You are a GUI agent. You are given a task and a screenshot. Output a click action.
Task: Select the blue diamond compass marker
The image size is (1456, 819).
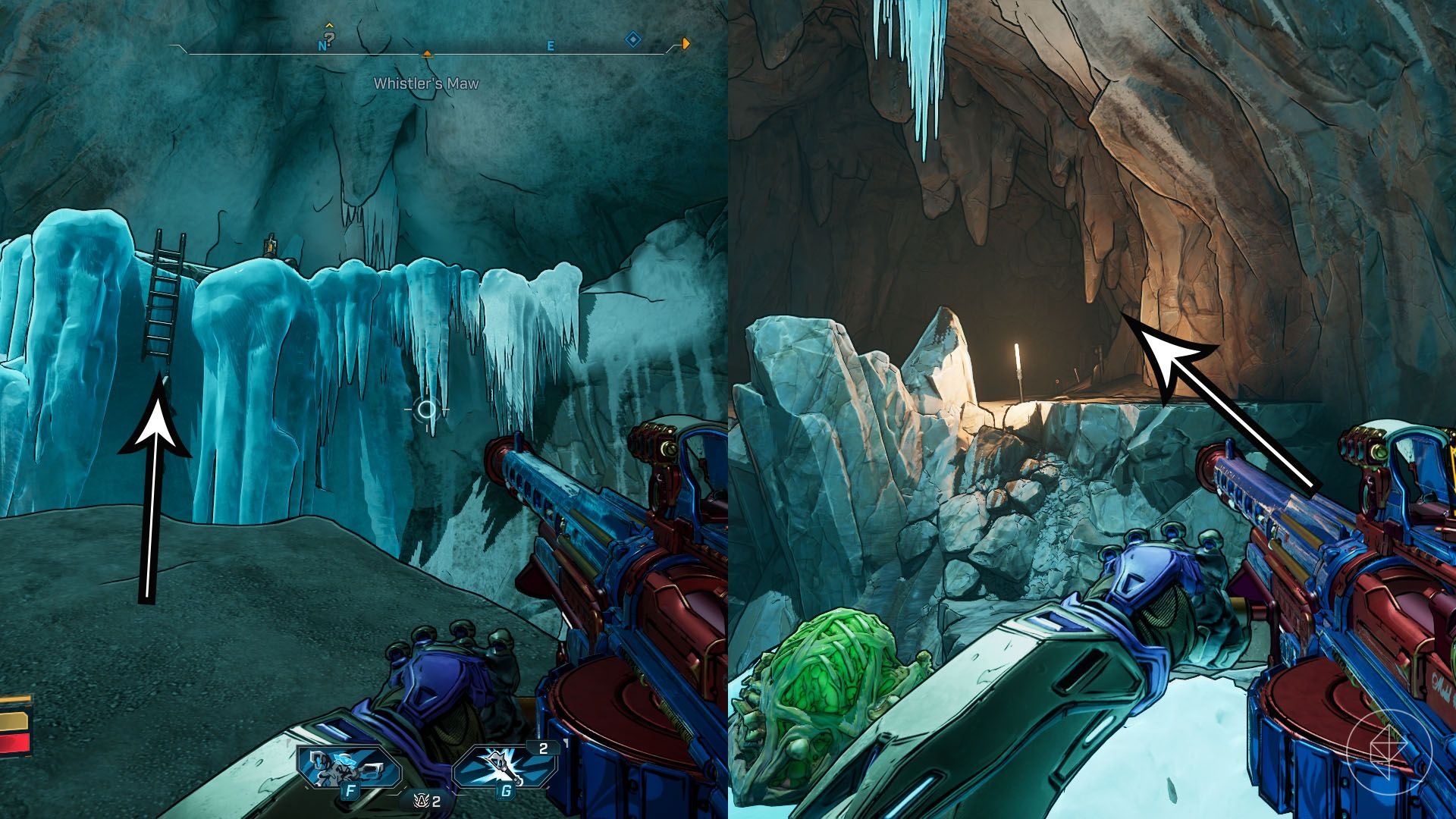tap(632, 39)
